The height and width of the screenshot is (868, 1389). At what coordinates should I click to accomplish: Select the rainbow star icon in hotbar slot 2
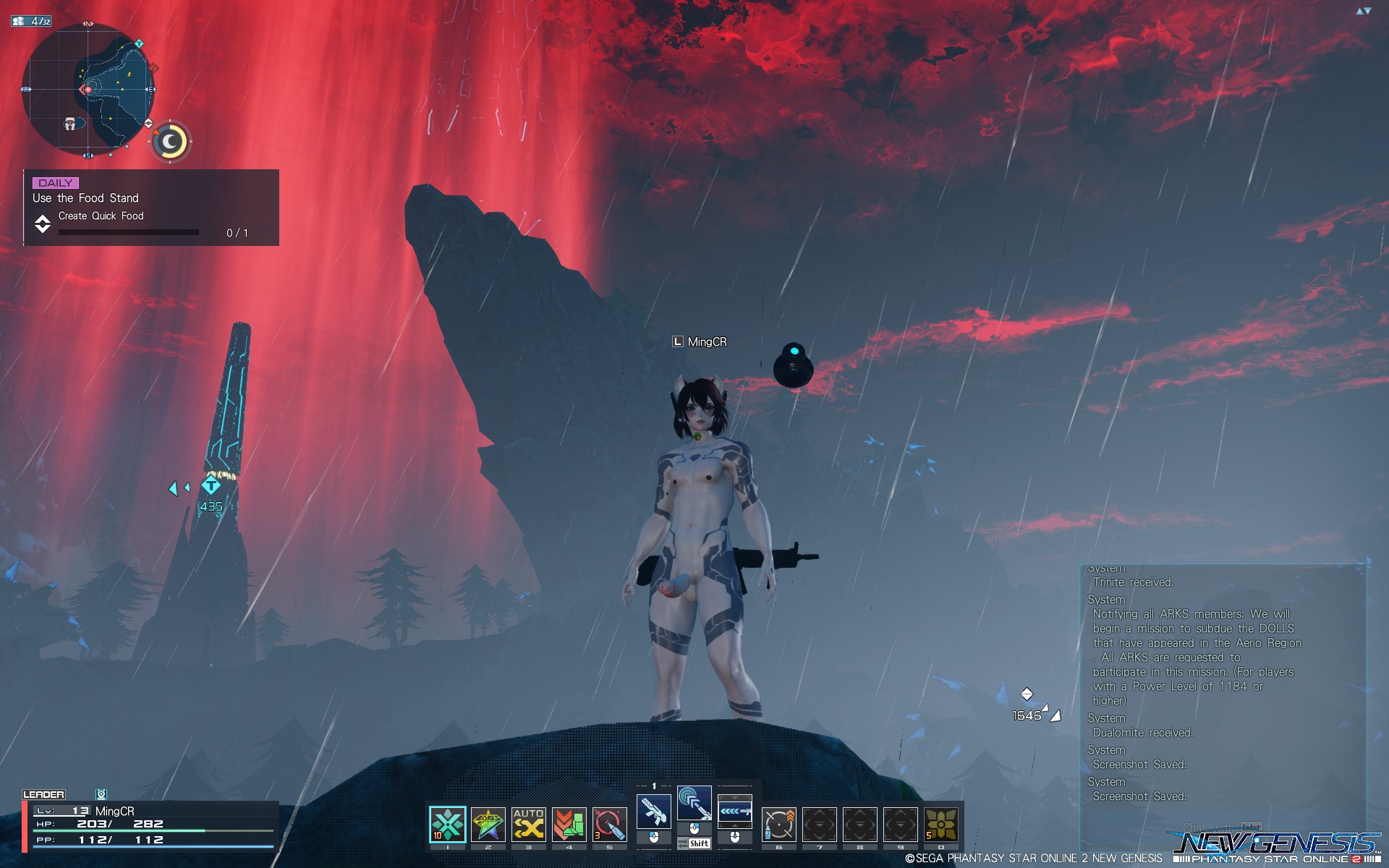[x=488, y=824]
